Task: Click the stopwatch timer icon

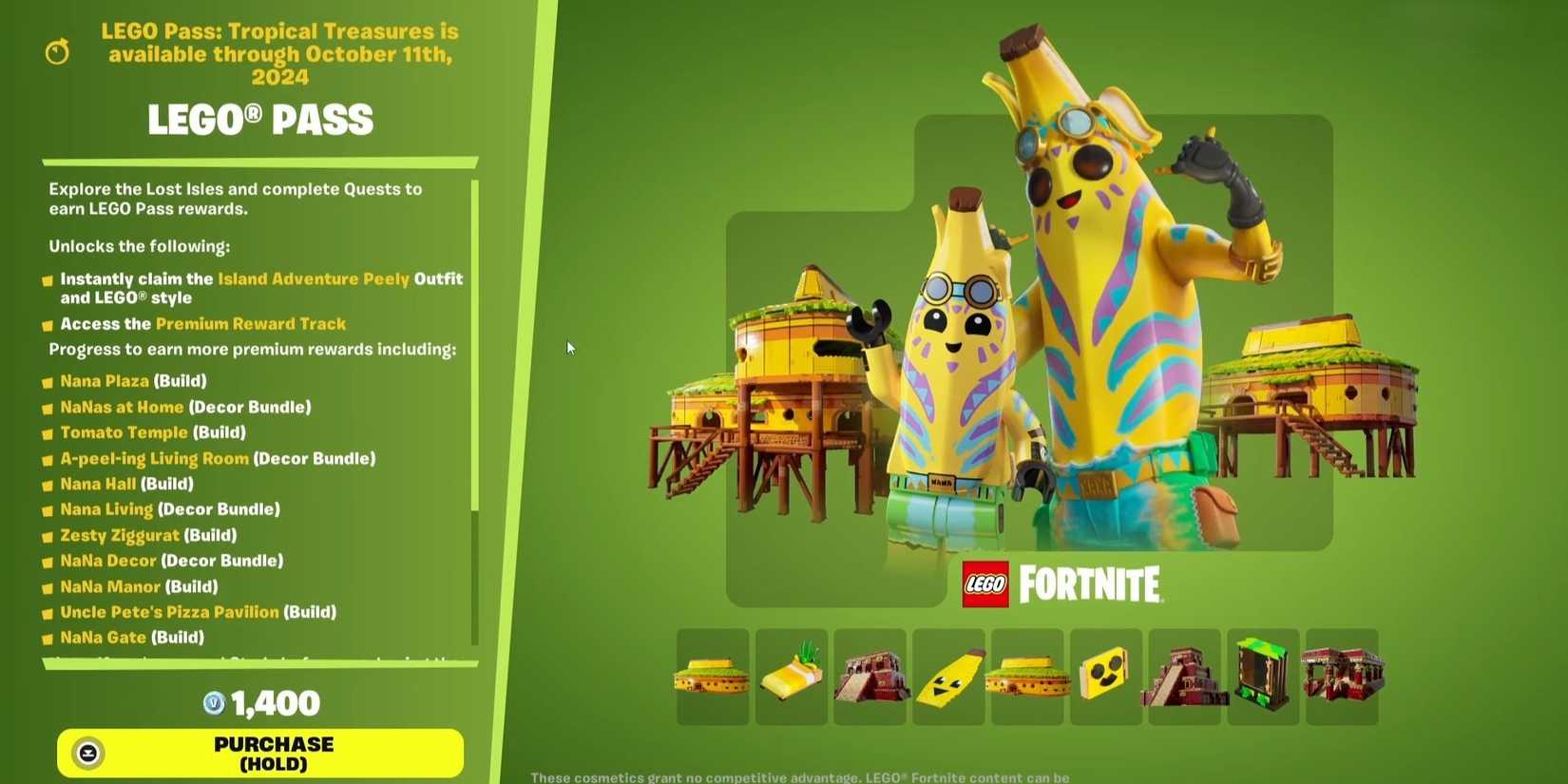Action: [x=56, y=51]
